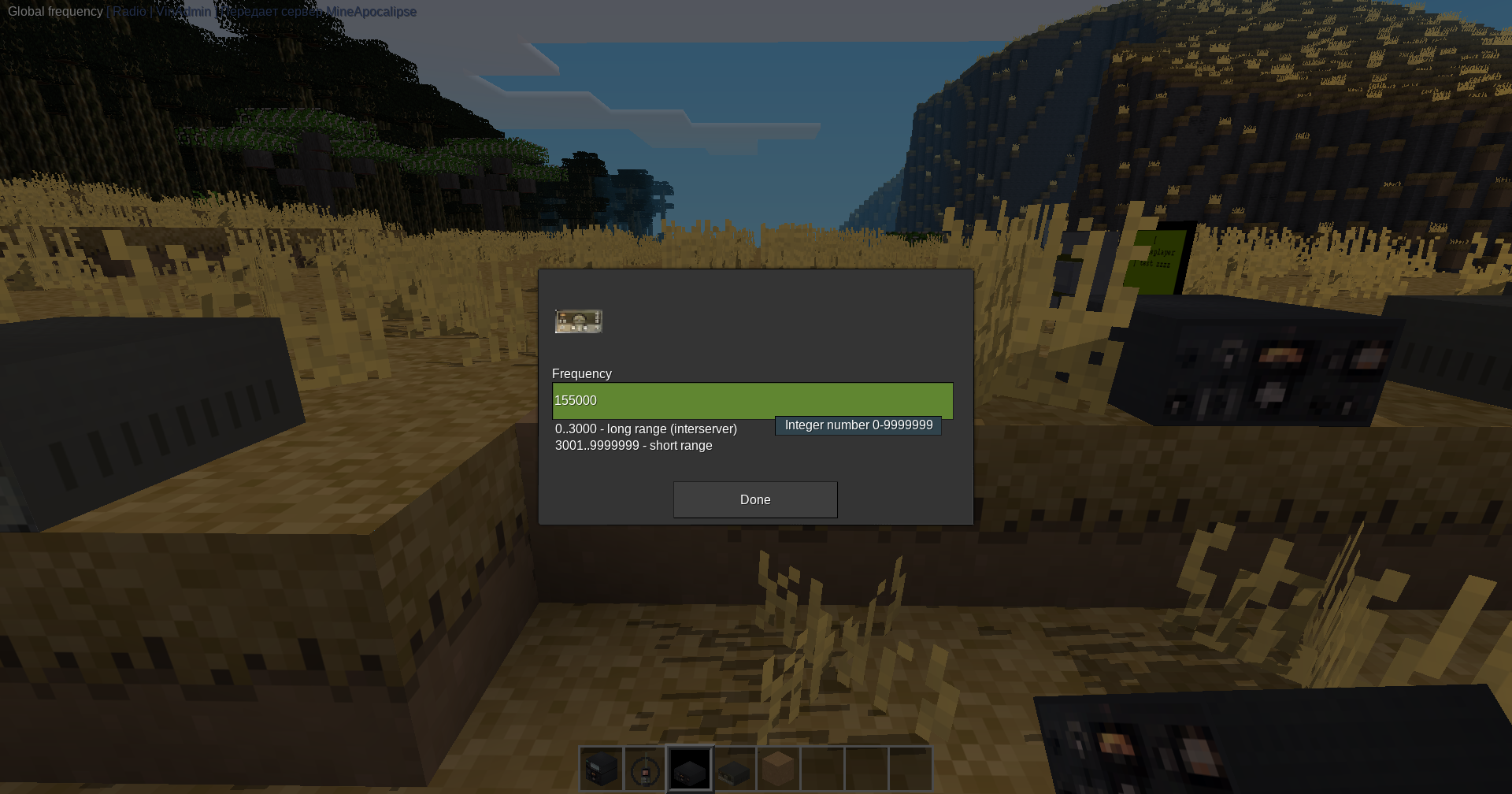The image size is (1512, 794).
Task: Select the highlighted black radio box slot
Action: [x=690, y=770]
